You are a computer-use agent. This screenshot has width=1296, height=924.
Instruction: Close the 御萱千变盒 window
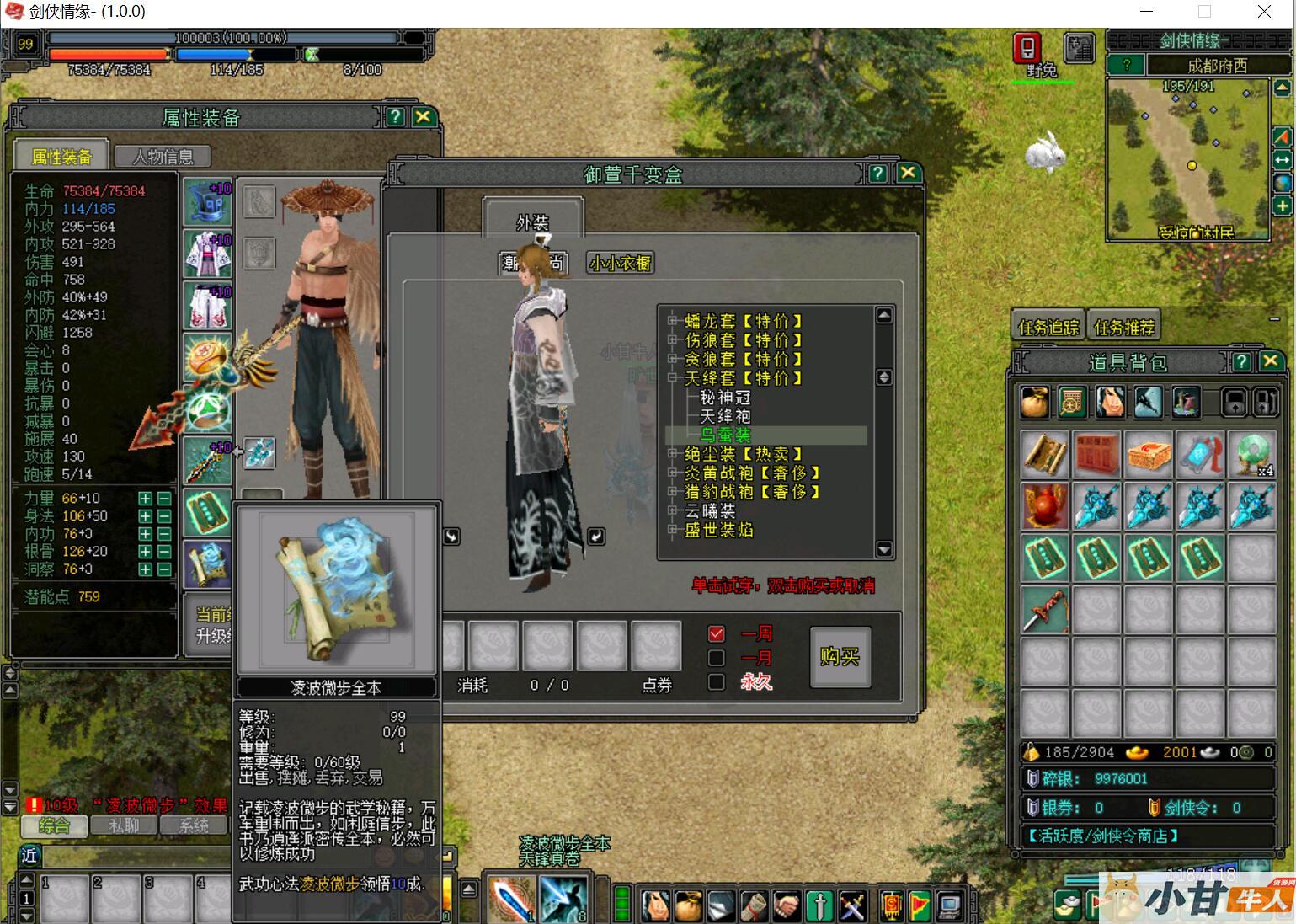coord(907,173)
